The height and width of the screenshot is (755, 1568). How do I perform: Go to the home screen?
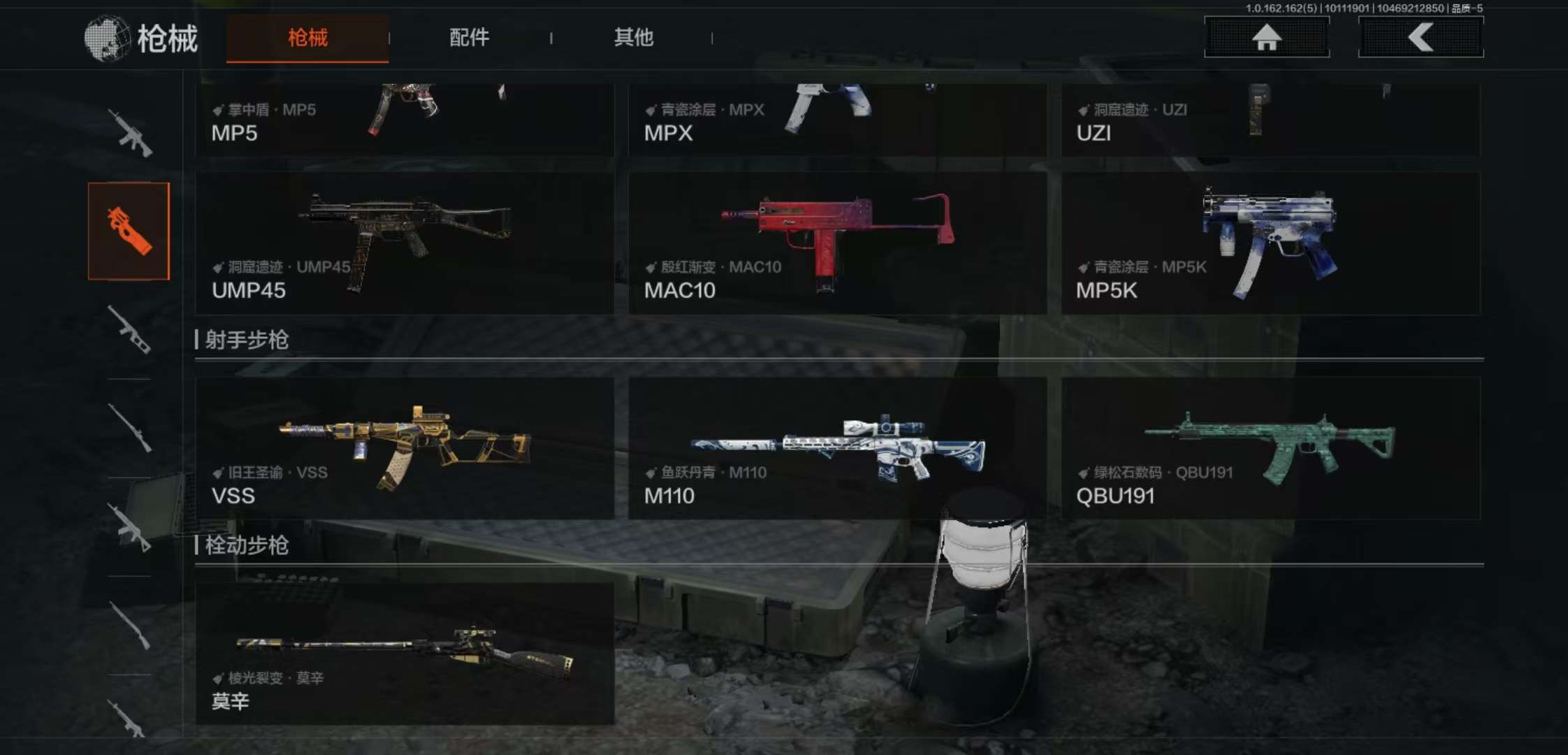tap(1266, 37)
